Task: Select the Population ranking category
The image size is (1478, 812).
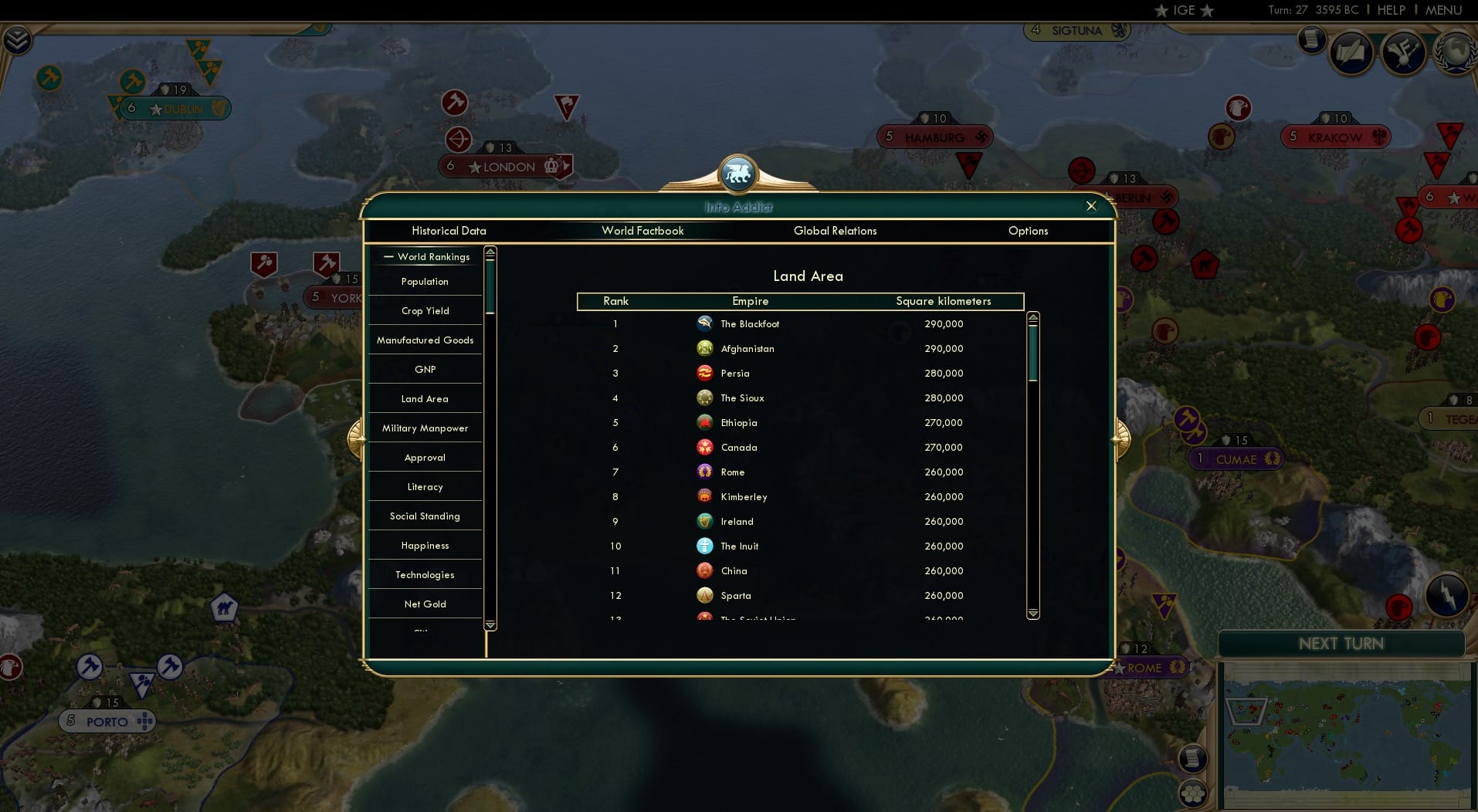Action: [x=424, y=282]
